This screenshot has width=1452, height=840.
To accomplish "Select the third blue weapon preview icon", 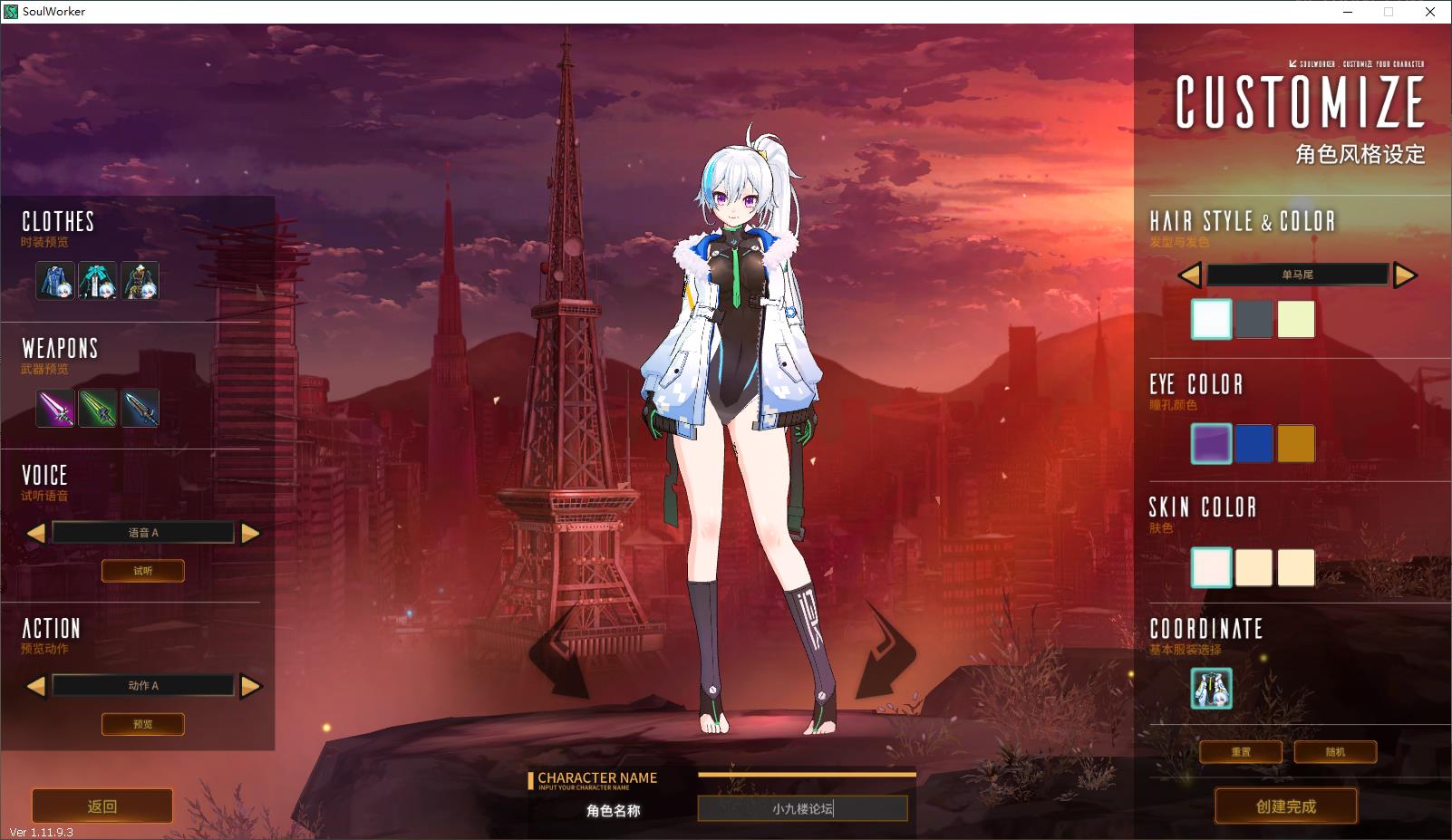I will pos(139,407).
